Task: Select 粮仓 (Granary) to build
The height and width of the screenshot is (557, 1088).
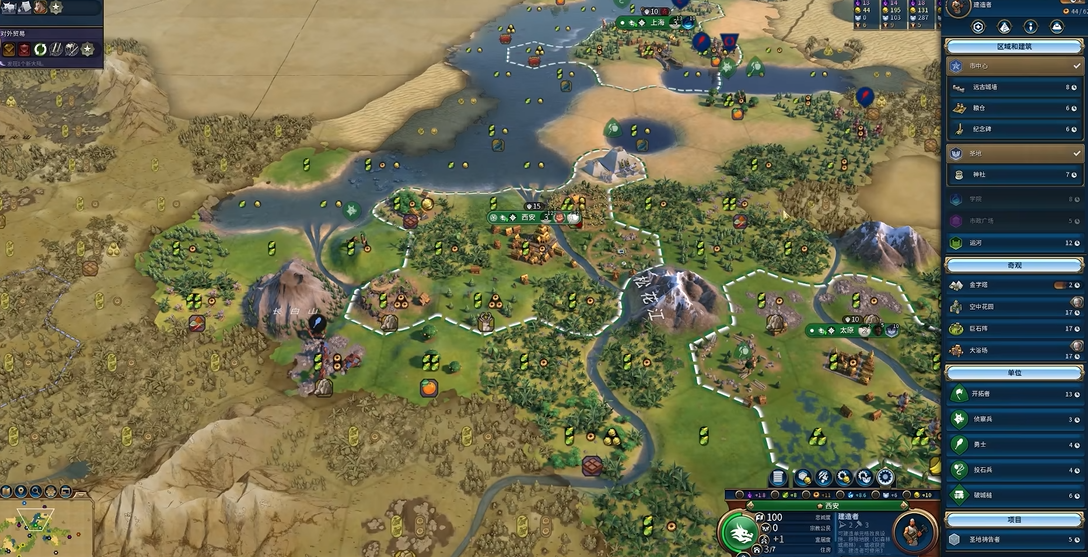Action: click(x=1010, y=108)
